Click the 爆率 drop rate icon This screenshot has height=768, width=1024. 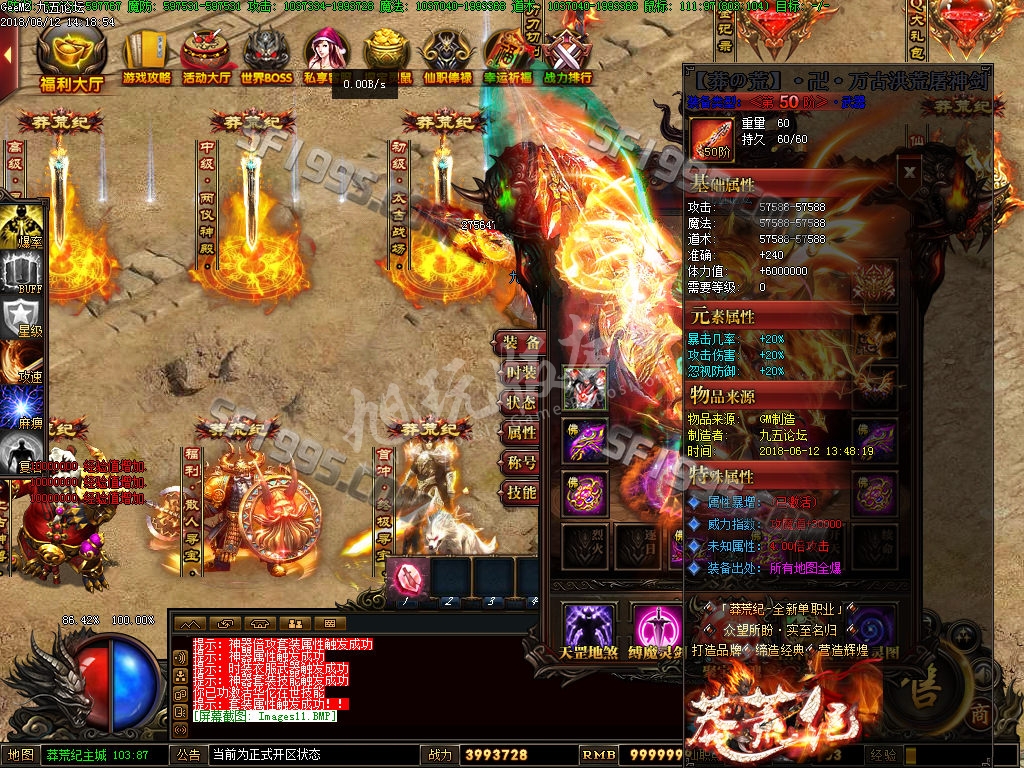(x=21, y=226)
